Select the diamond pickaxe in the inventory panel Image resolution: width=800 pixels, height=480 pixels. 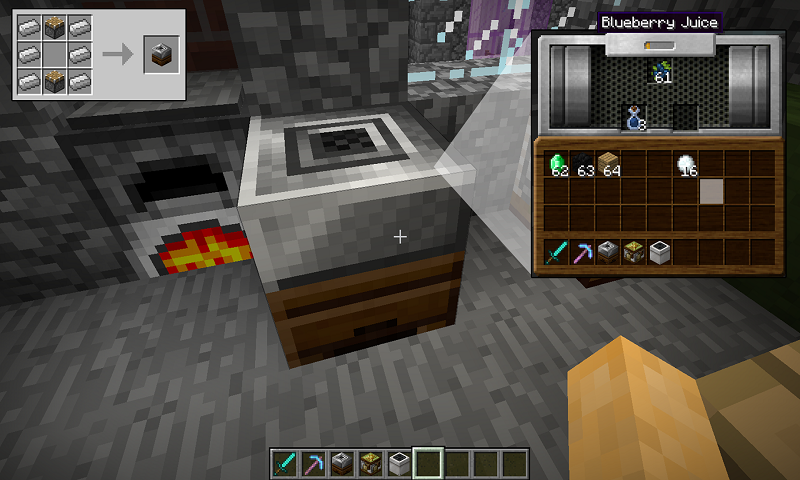[583, 252]
